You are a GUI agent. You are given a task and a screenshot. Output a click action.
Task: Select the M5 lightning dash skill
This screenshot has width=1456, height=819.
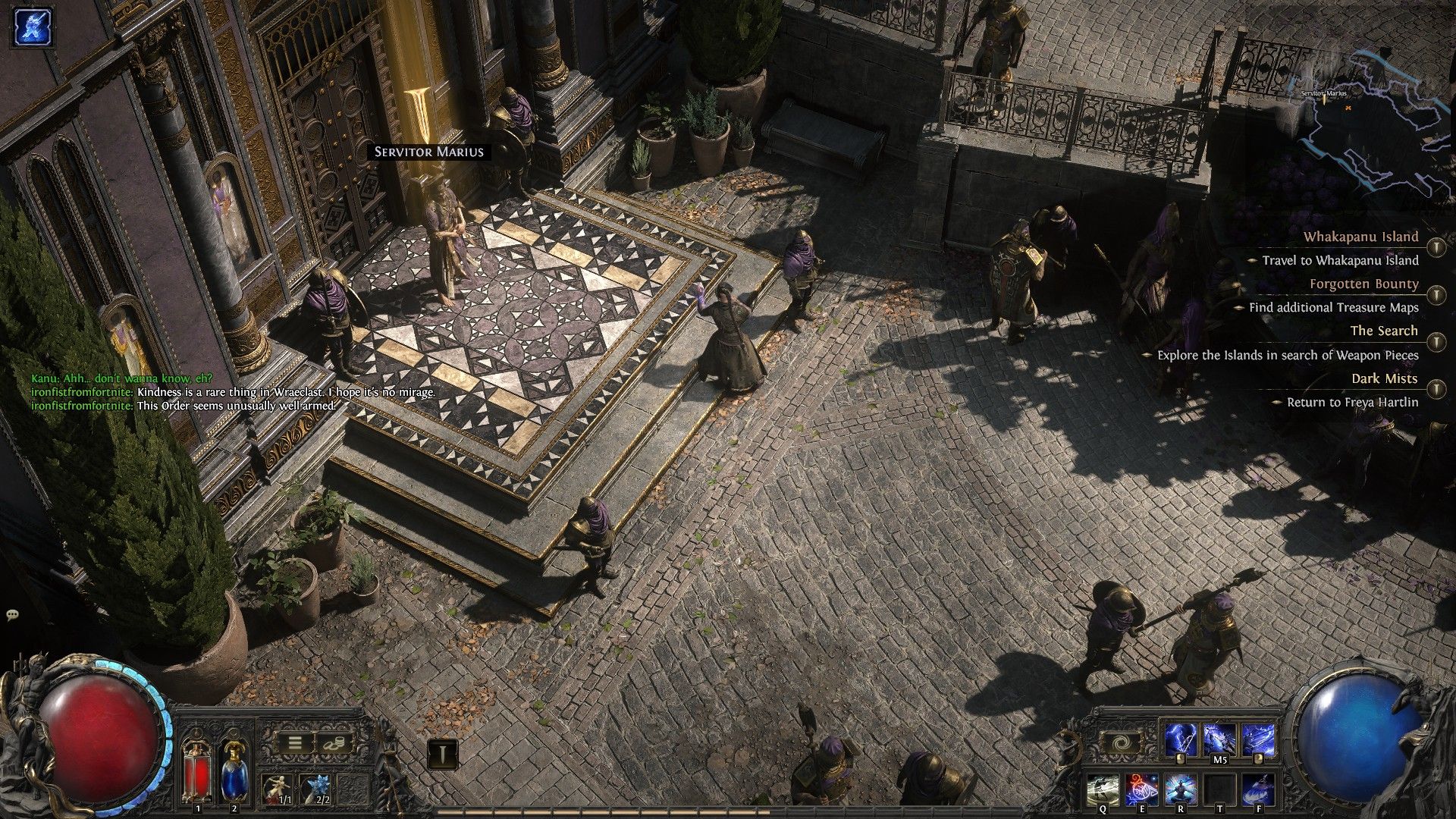point(1219,740)
